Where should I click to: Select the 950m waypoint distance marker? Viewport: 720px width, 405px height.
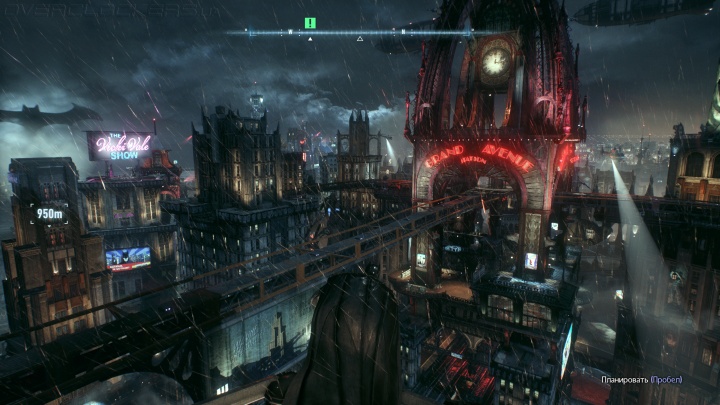49,213
